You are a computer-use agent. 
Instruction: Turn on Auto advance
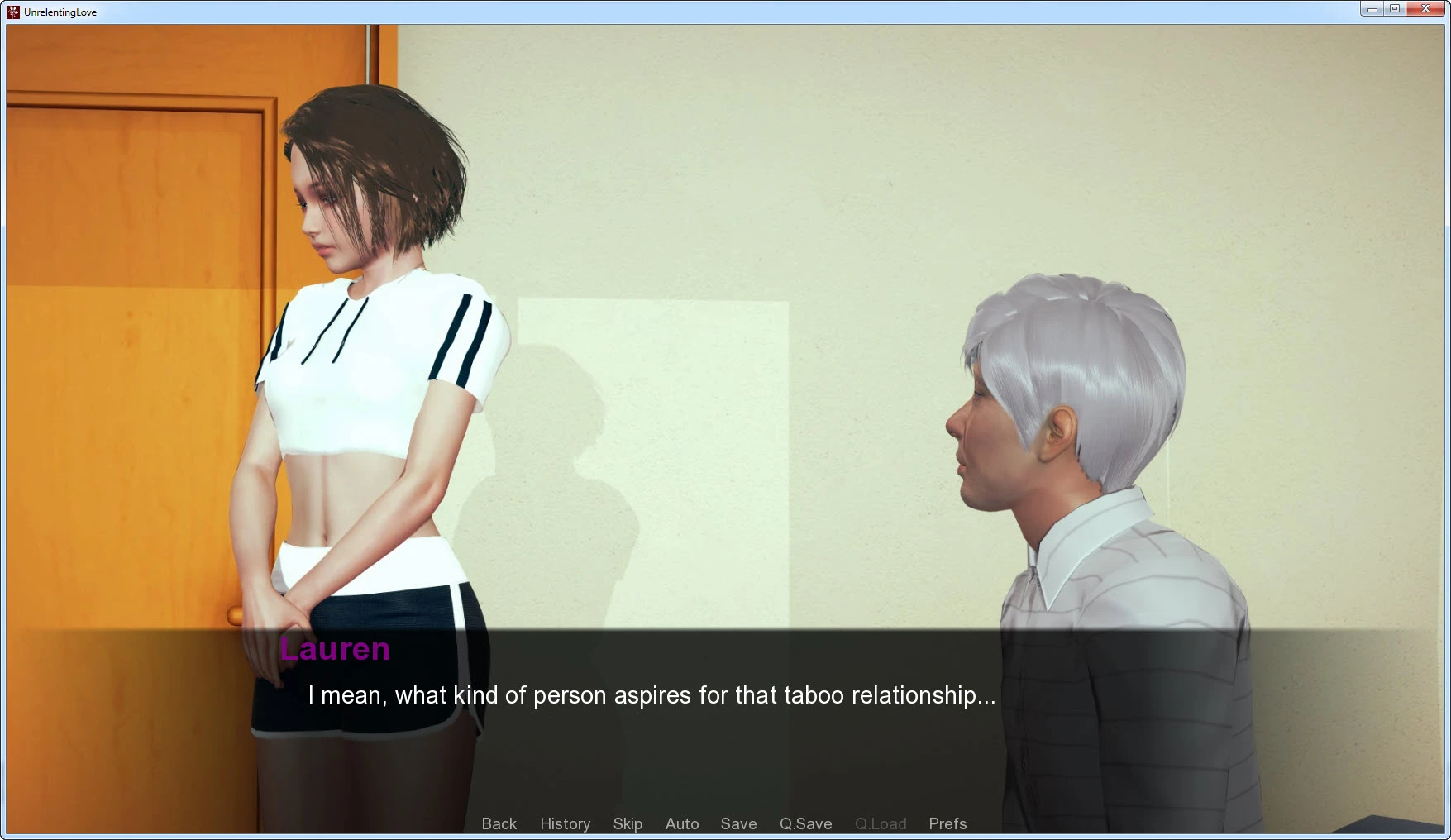point(682,823)
